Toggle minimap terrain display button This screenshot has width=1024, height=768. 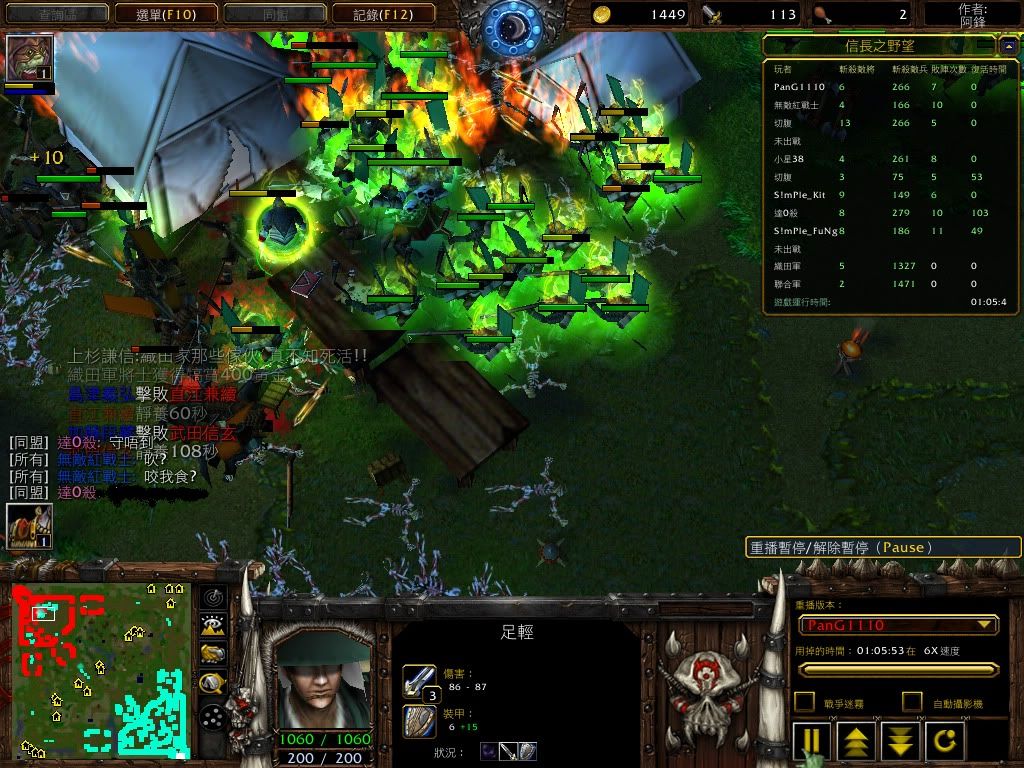click(x=212, y=626)
